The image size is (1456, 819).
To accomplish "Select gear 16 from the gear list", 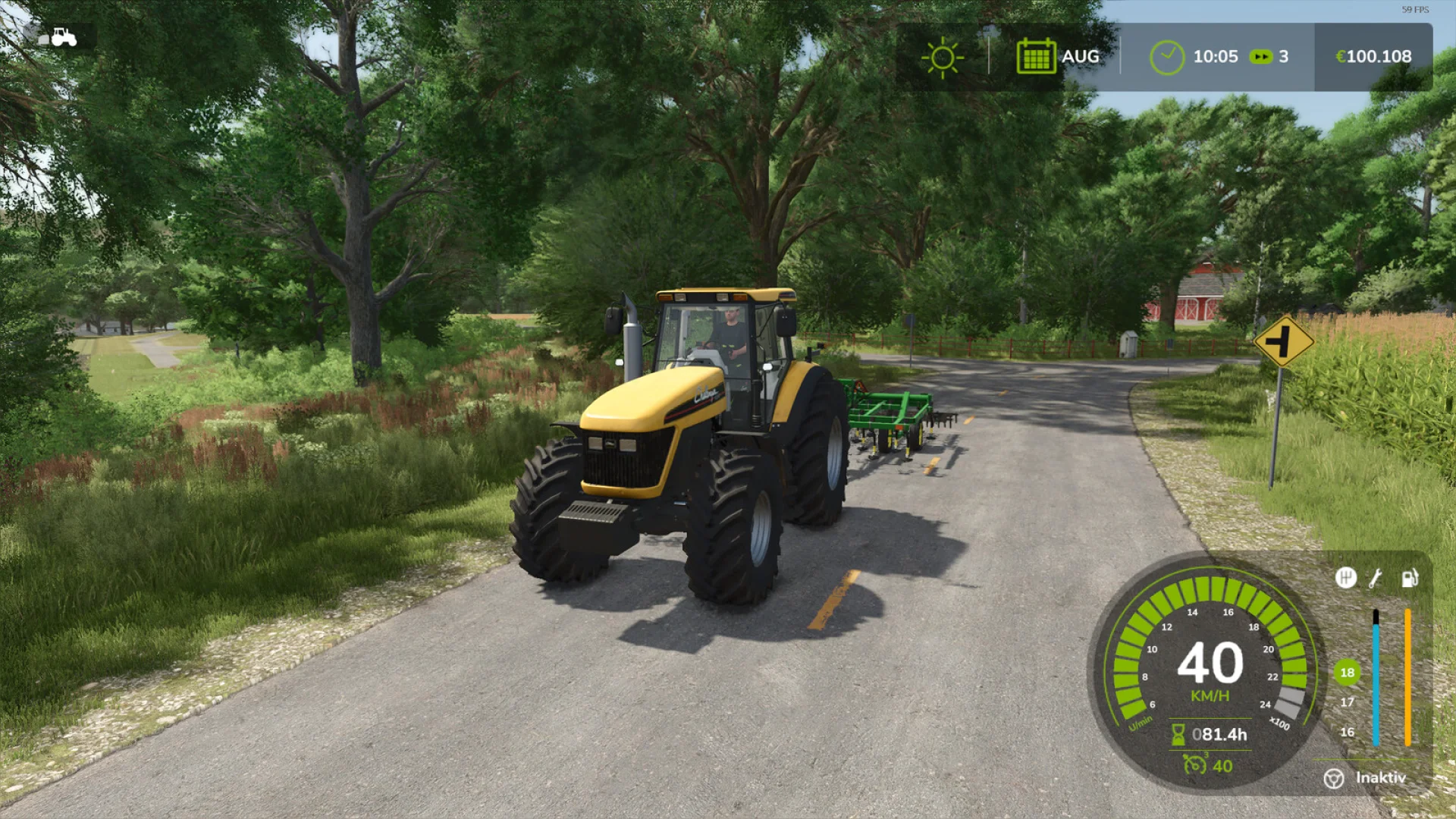I will tap(1346, 732).
